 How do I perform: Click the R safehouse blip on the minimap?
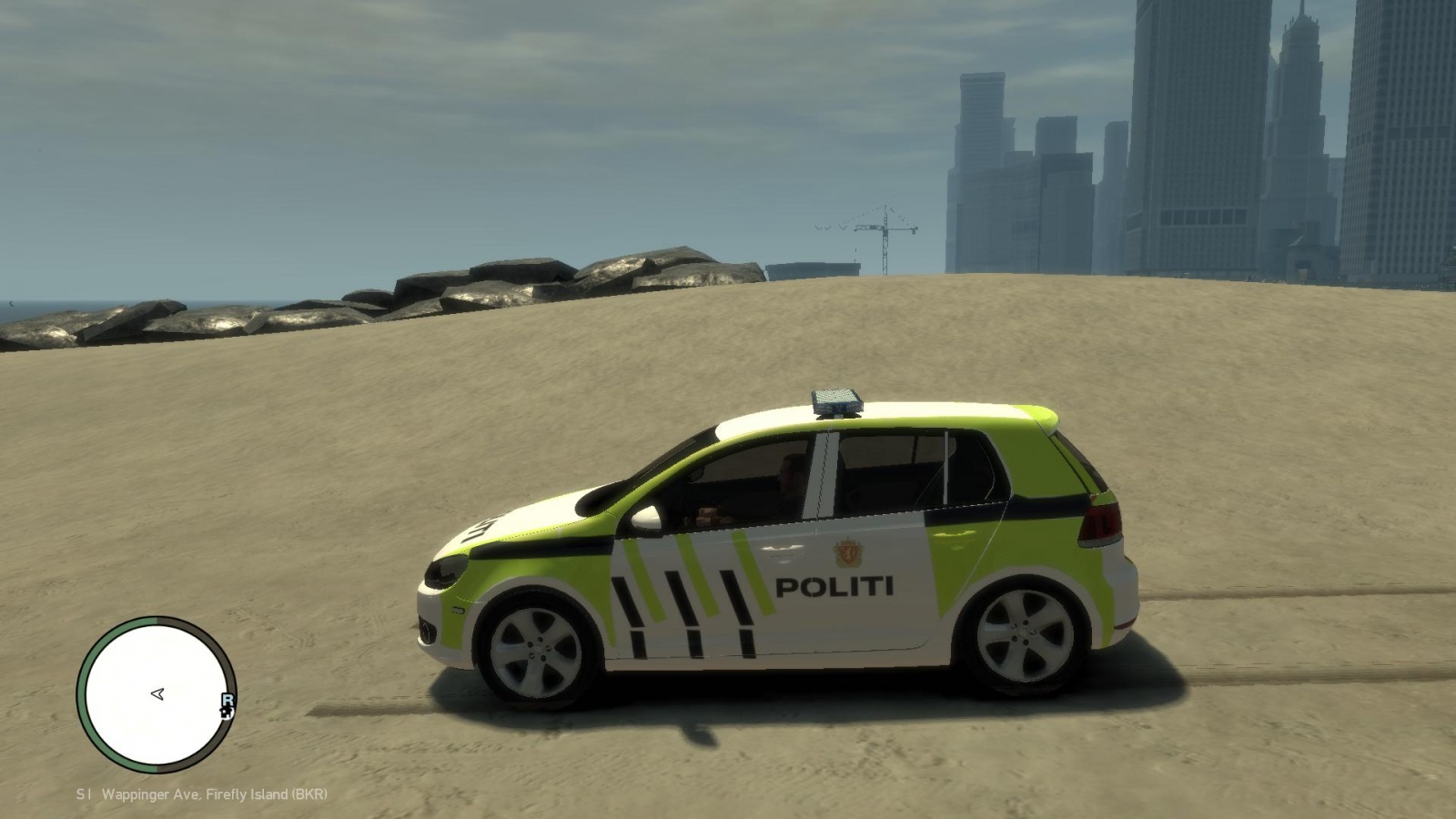(227, 698)
